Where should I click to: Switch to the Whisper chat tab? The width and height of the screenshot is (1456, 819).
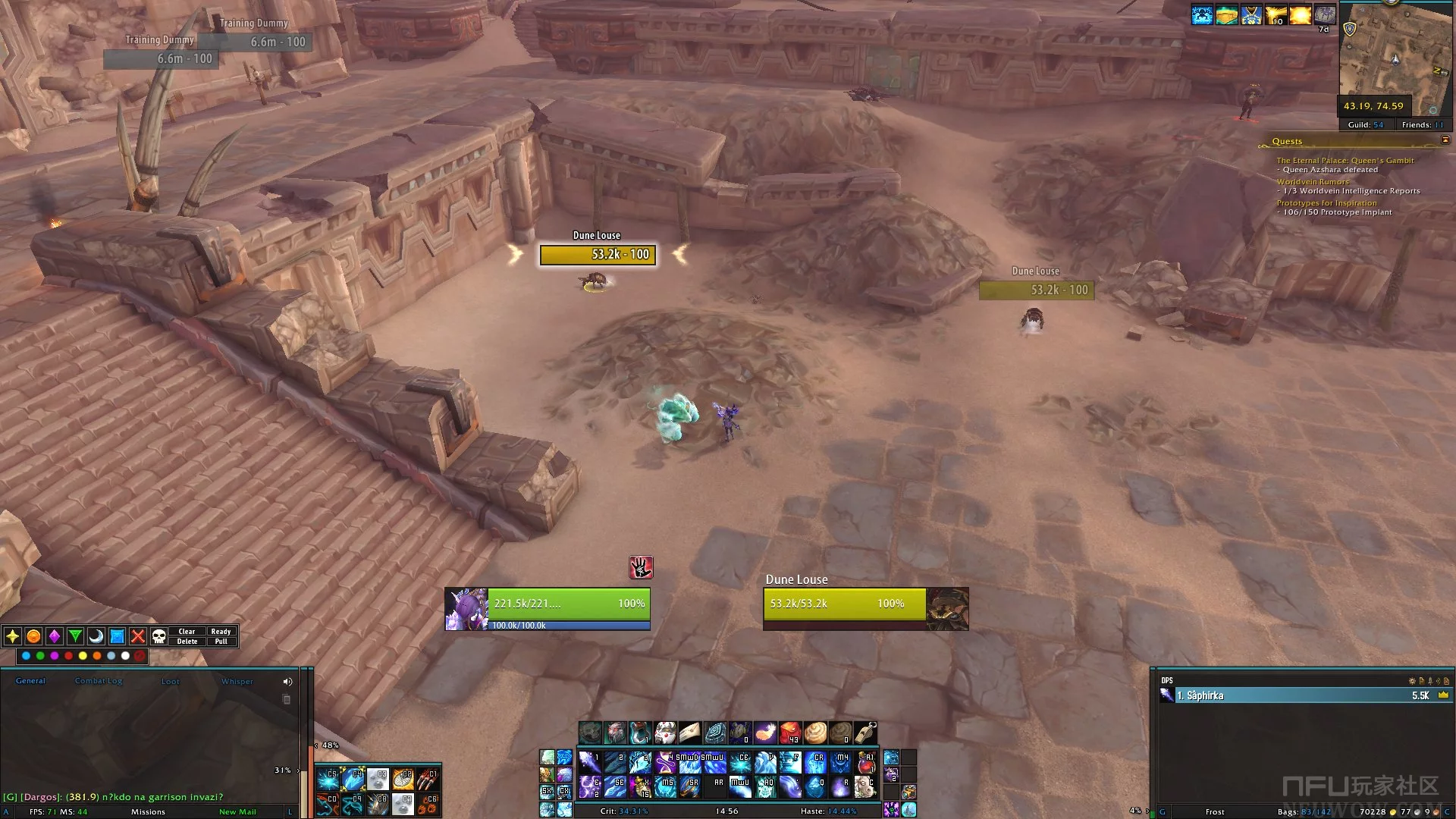[x=237, y=682]
